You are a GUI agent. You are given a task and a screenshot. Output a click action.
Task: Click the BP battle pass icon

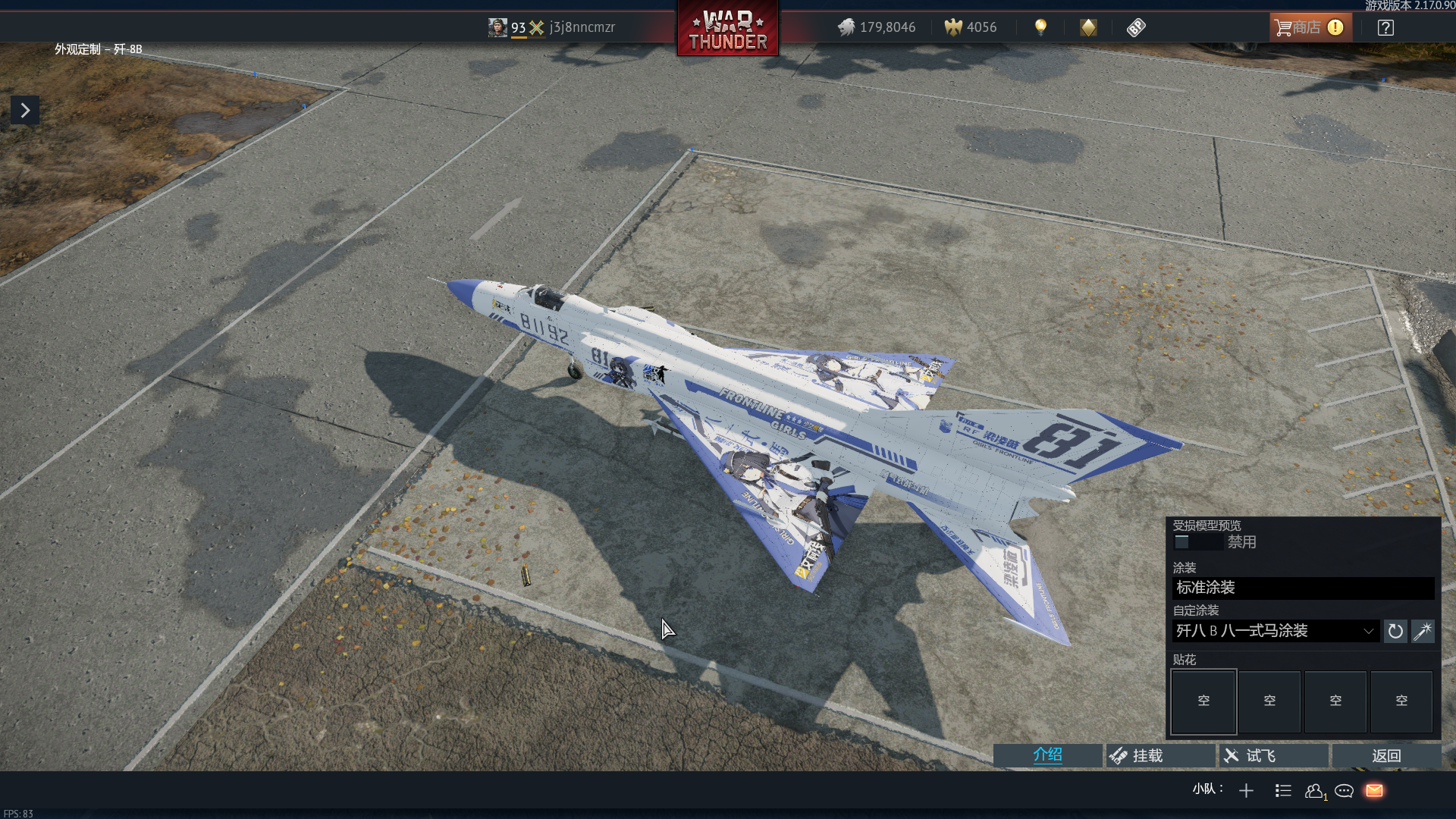tap(1136, 28)
